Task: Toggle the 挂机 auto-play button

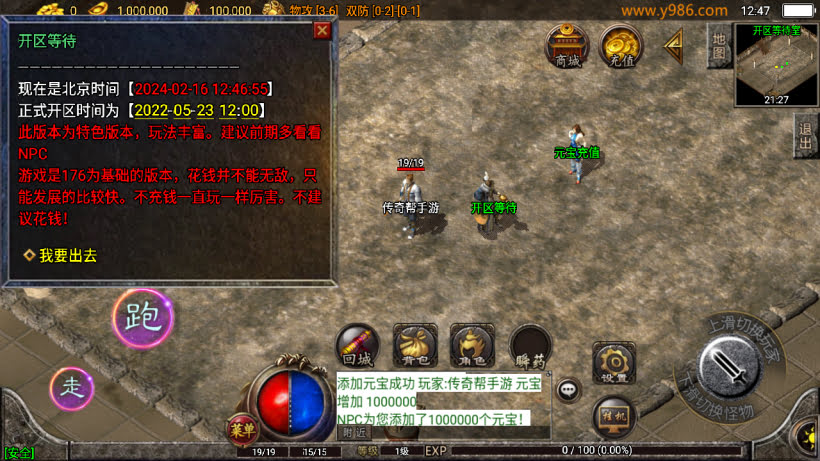Action: (x=614, y=416)
